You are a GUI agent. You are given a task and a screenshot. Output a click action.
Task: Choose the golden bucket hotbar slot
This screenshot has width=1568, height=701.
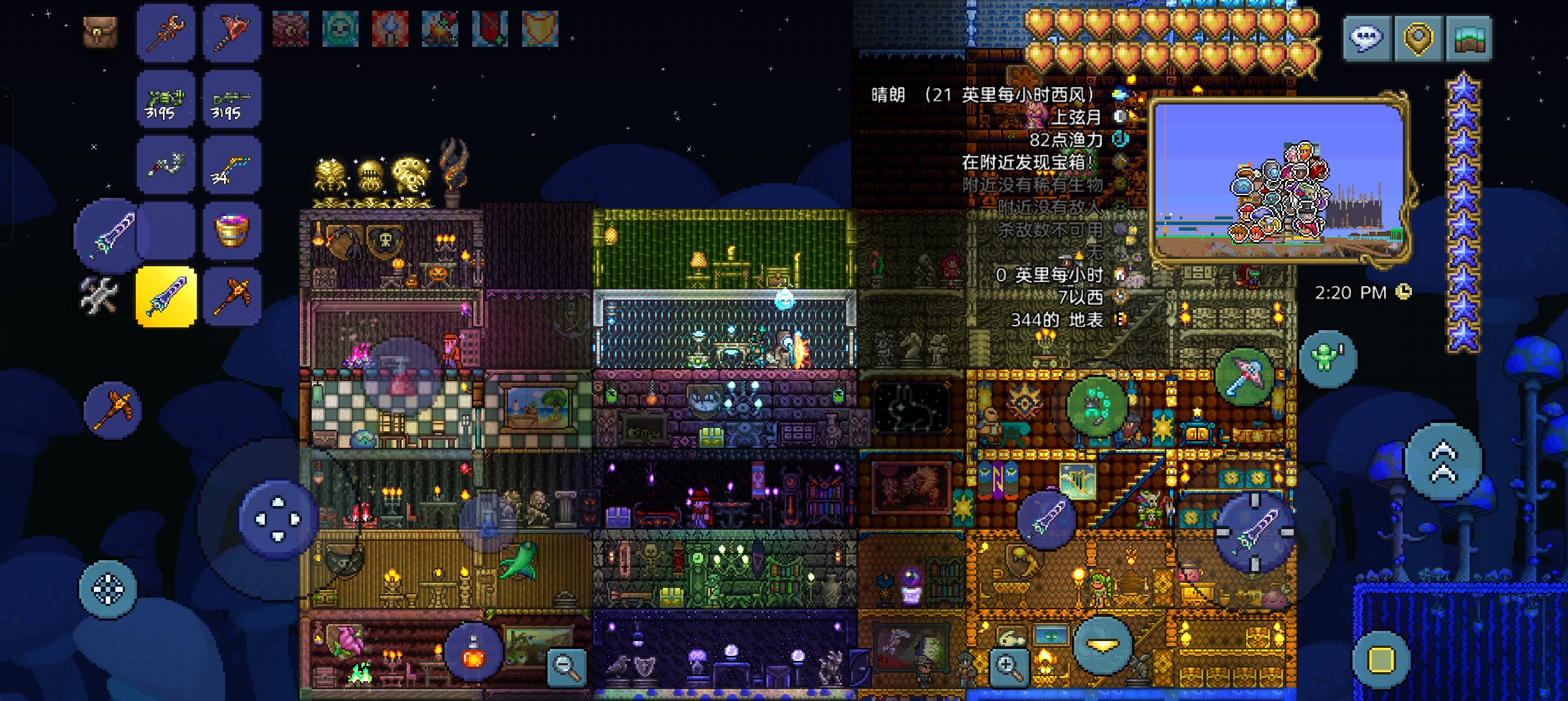click(232, 231)
